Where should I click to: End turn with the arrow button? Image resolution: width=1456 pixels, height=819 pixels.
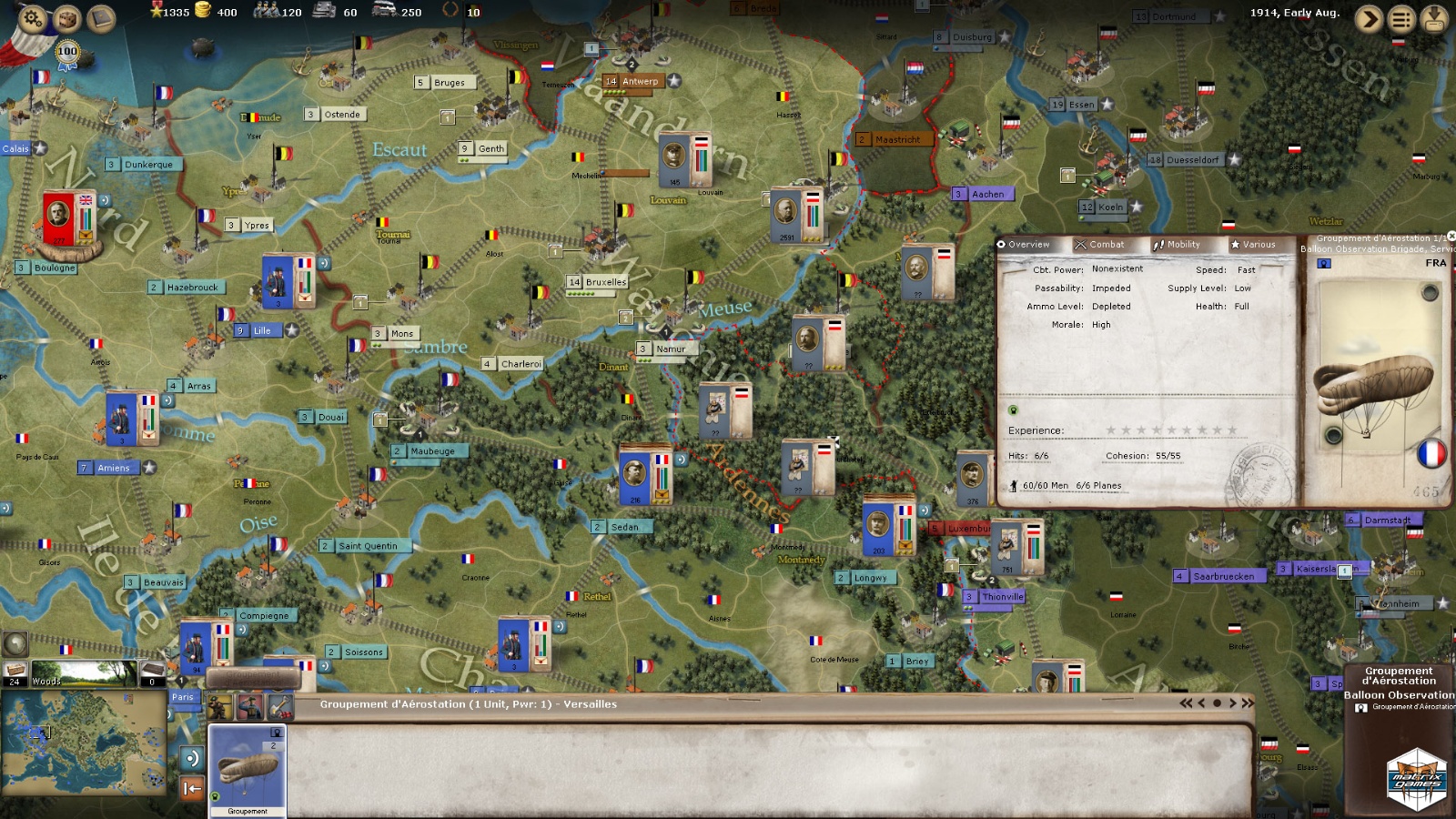[1368, 18]
